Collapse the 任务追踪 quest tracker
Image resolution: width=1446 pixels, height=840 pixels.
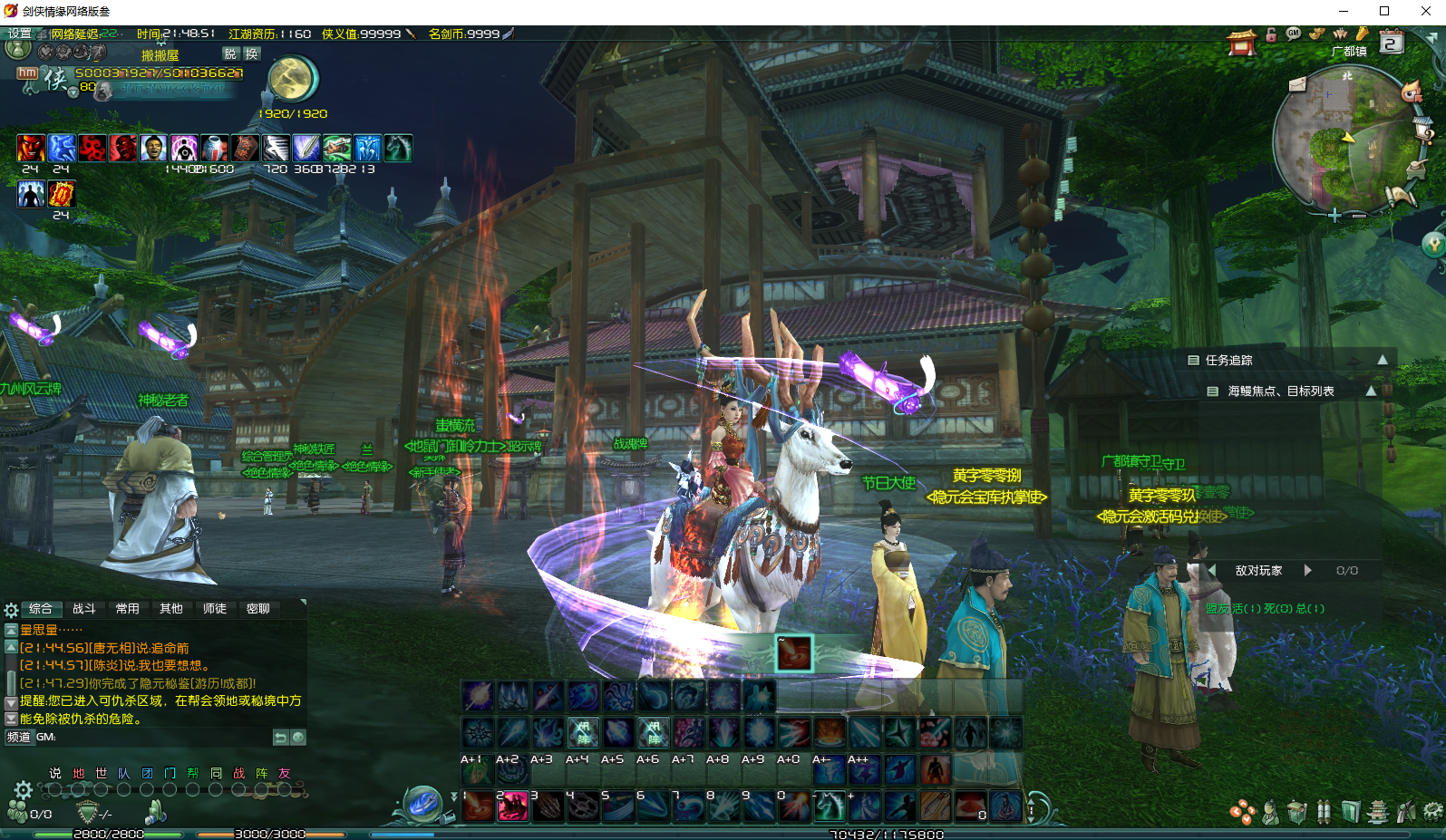tap(1383, 360)
